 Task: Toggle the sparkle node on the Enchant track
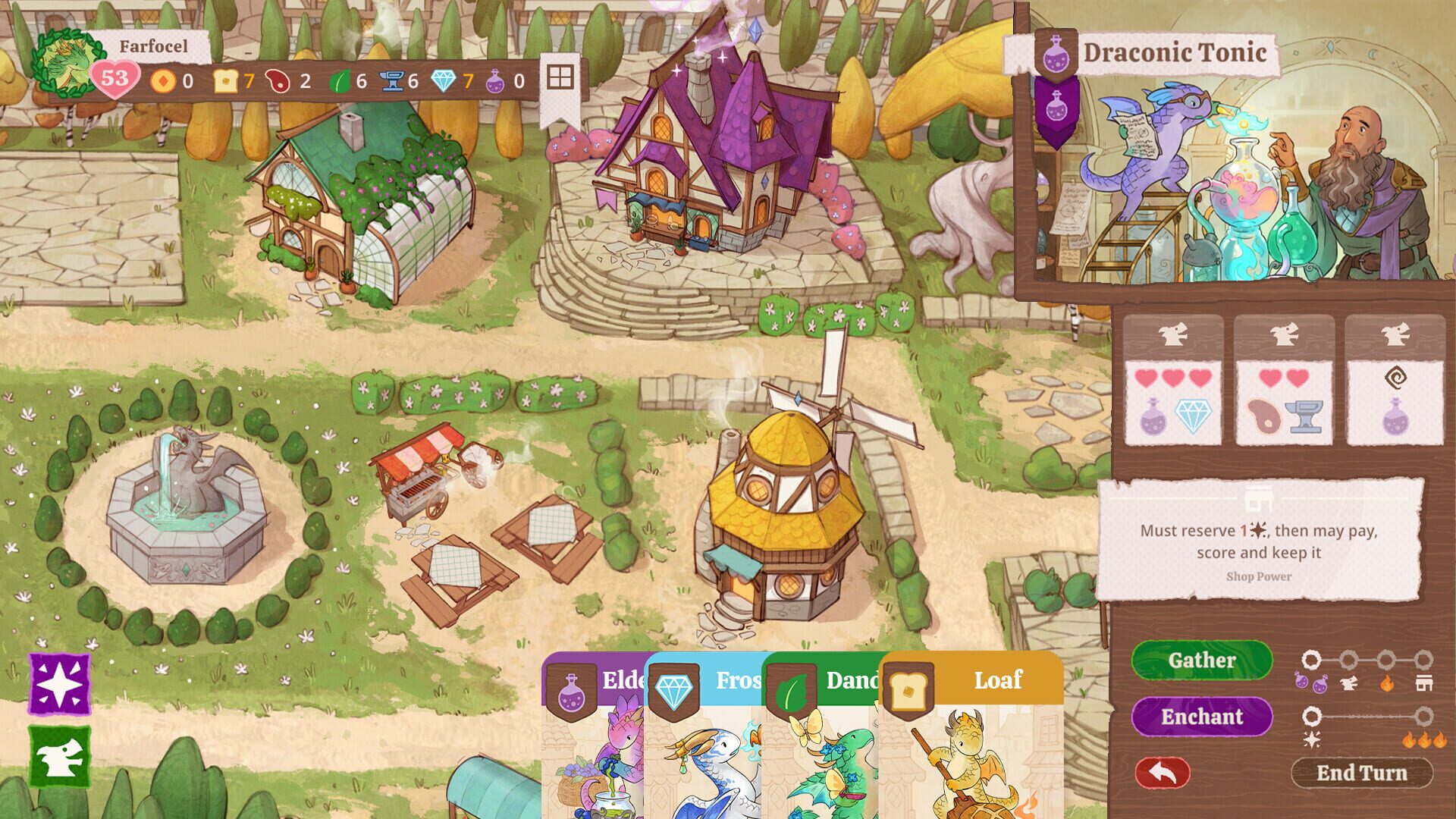click(x=1313, y=716)
